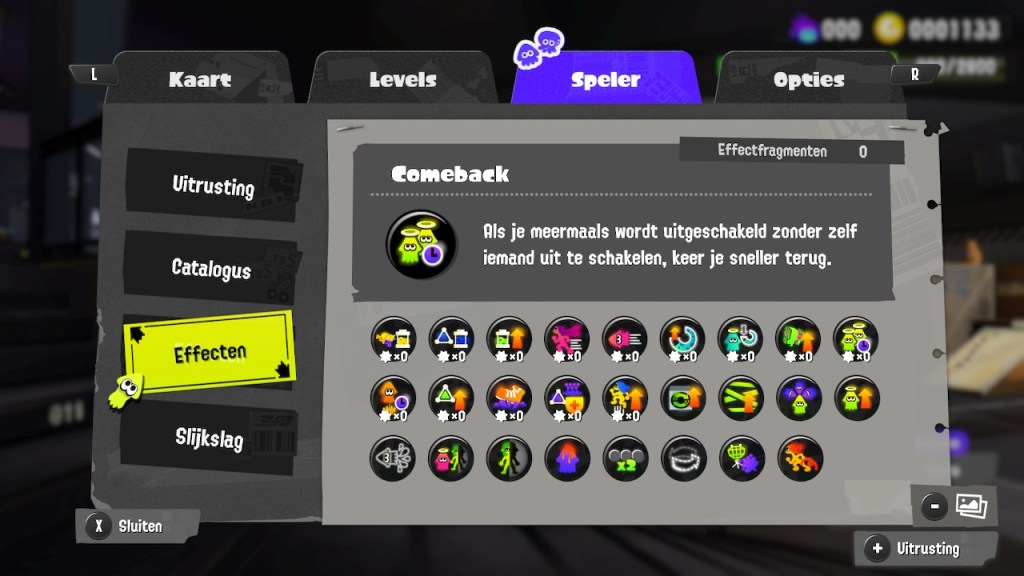Viewport: 1024px width, 576px height.
Task: Select the orange shoe ink resistance ability
Action: (509, 399)
